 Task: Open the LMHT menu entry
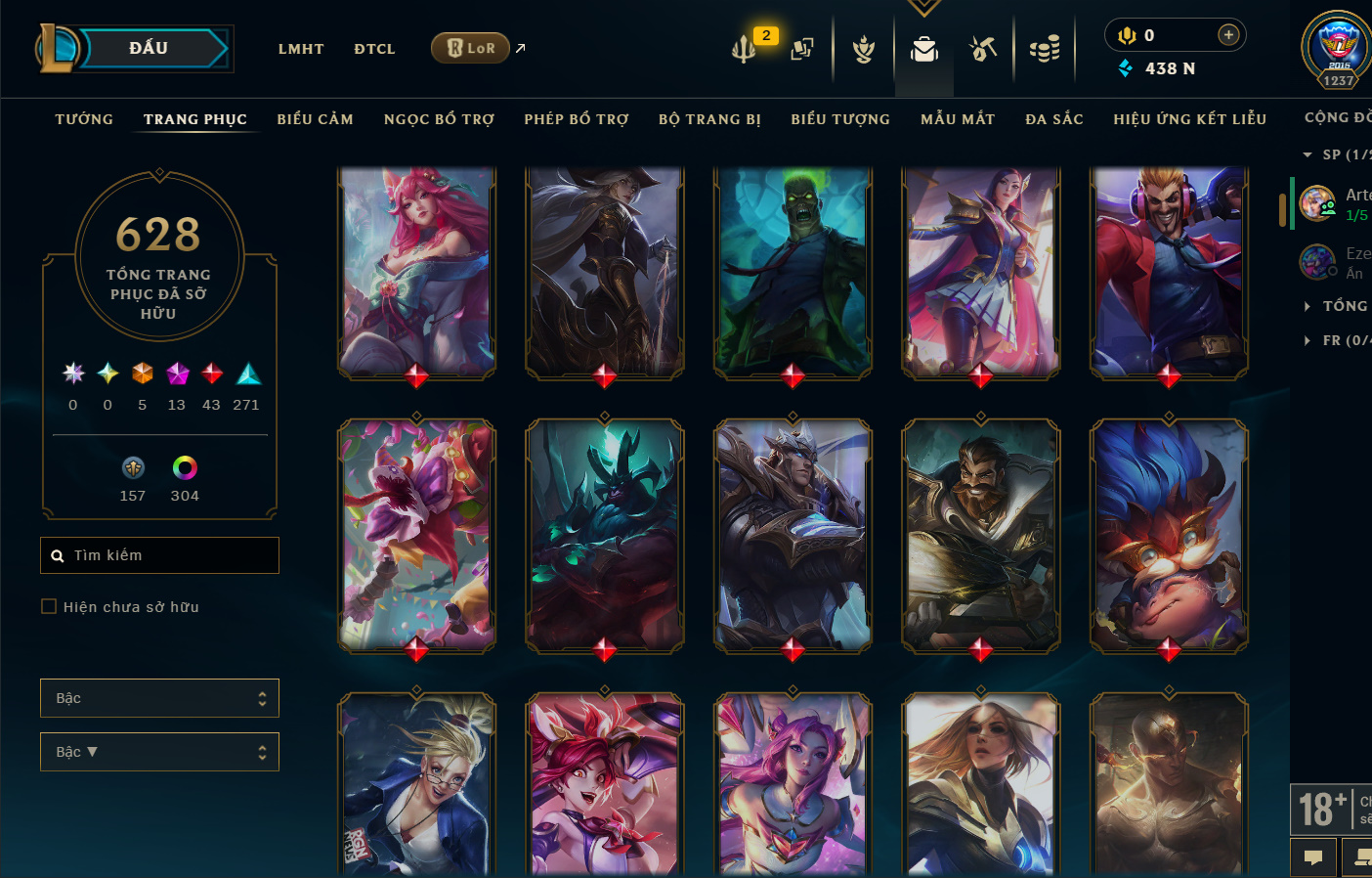click(x=301, y=49)
